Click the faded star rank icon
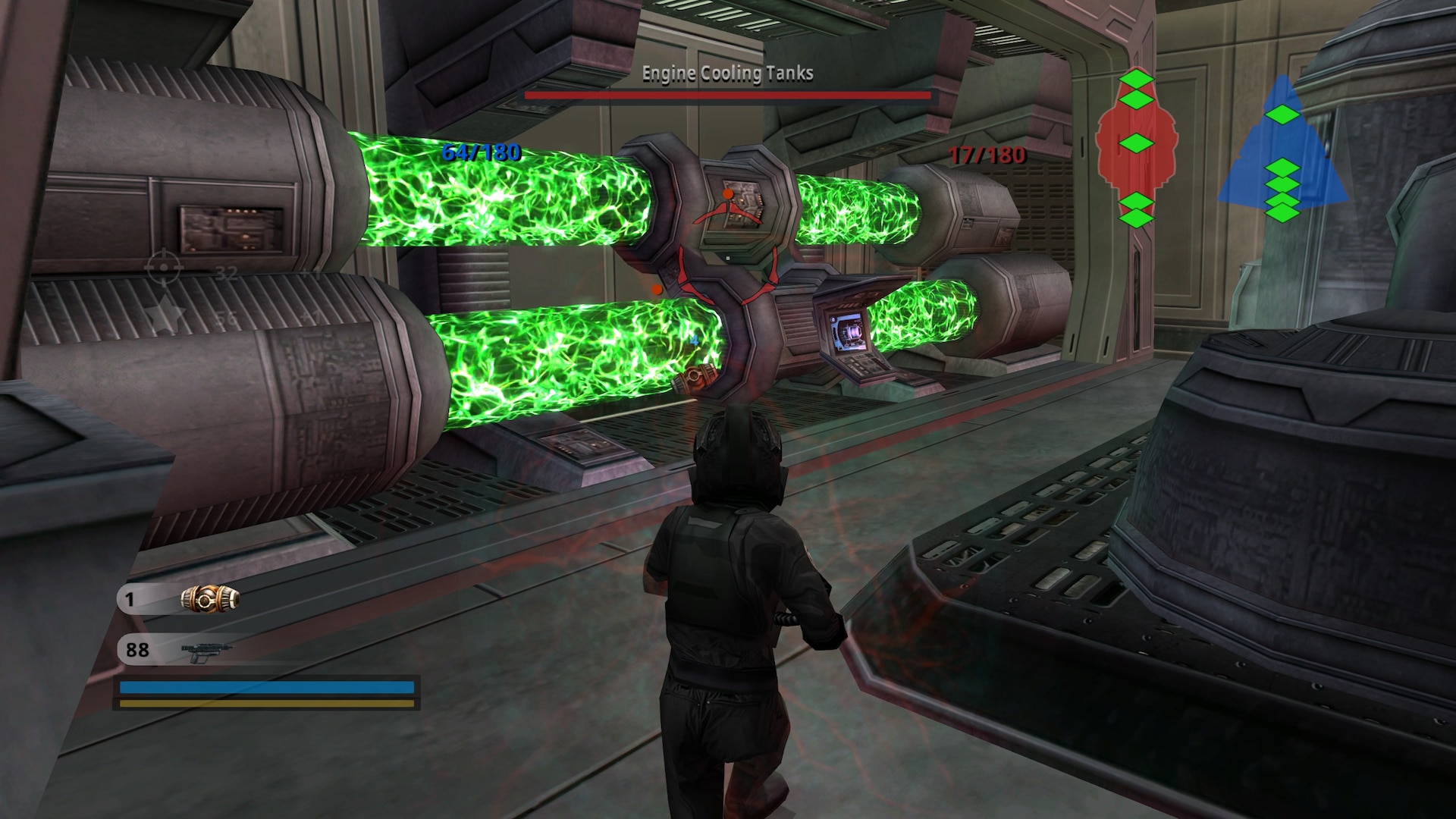This screenshot has height=819, width=1456. [166, 315]
